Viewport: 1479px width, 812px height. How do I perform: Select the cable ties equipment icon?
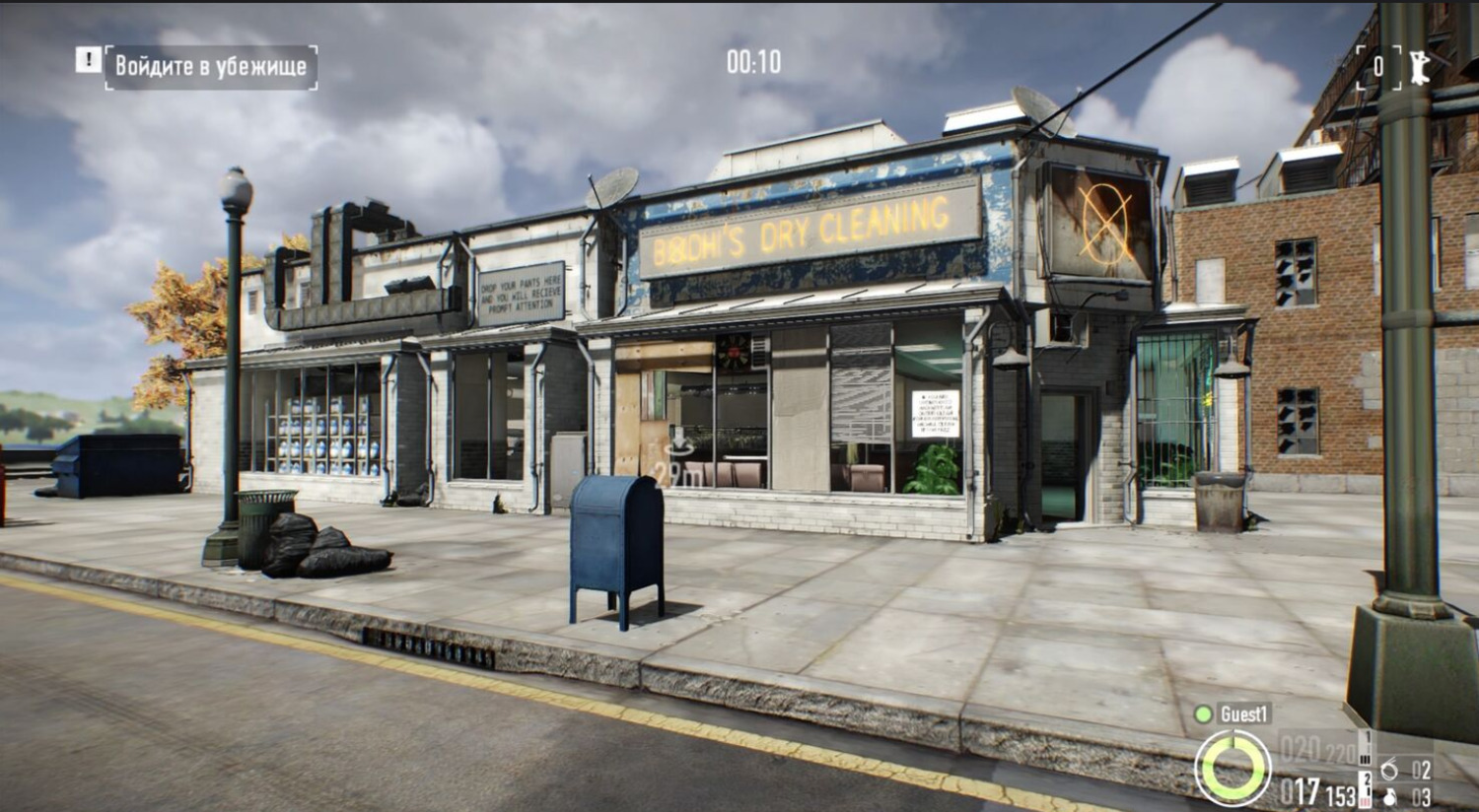click(1390, 769)
